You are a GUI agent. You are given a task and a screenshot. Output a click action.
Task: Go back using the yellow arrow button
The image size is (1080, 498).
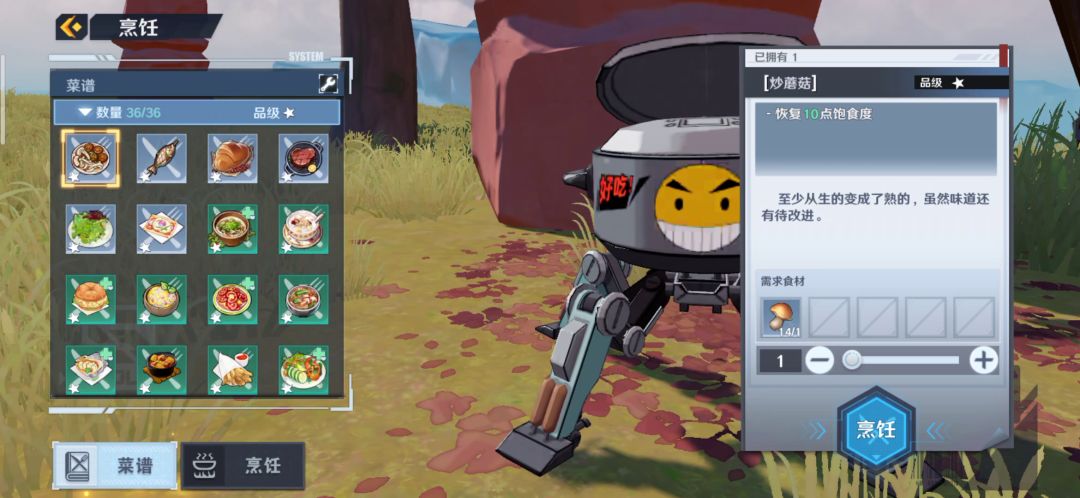point(71,27)
